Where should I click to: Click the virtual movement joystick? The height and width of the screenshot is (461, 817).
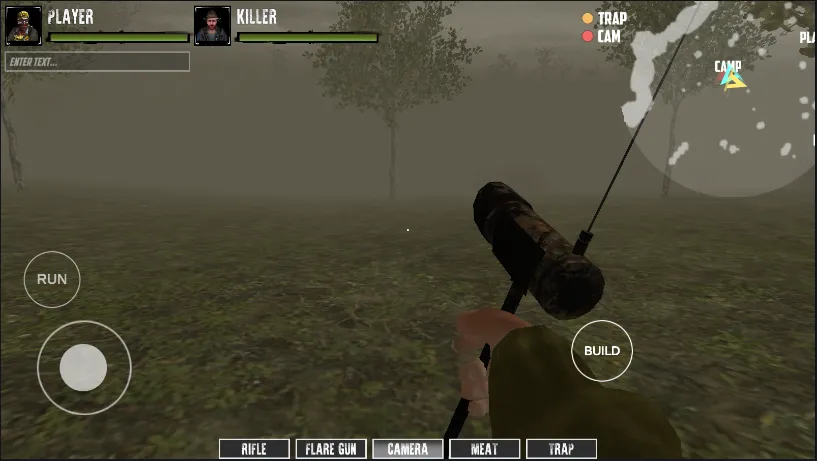[84, 367]
